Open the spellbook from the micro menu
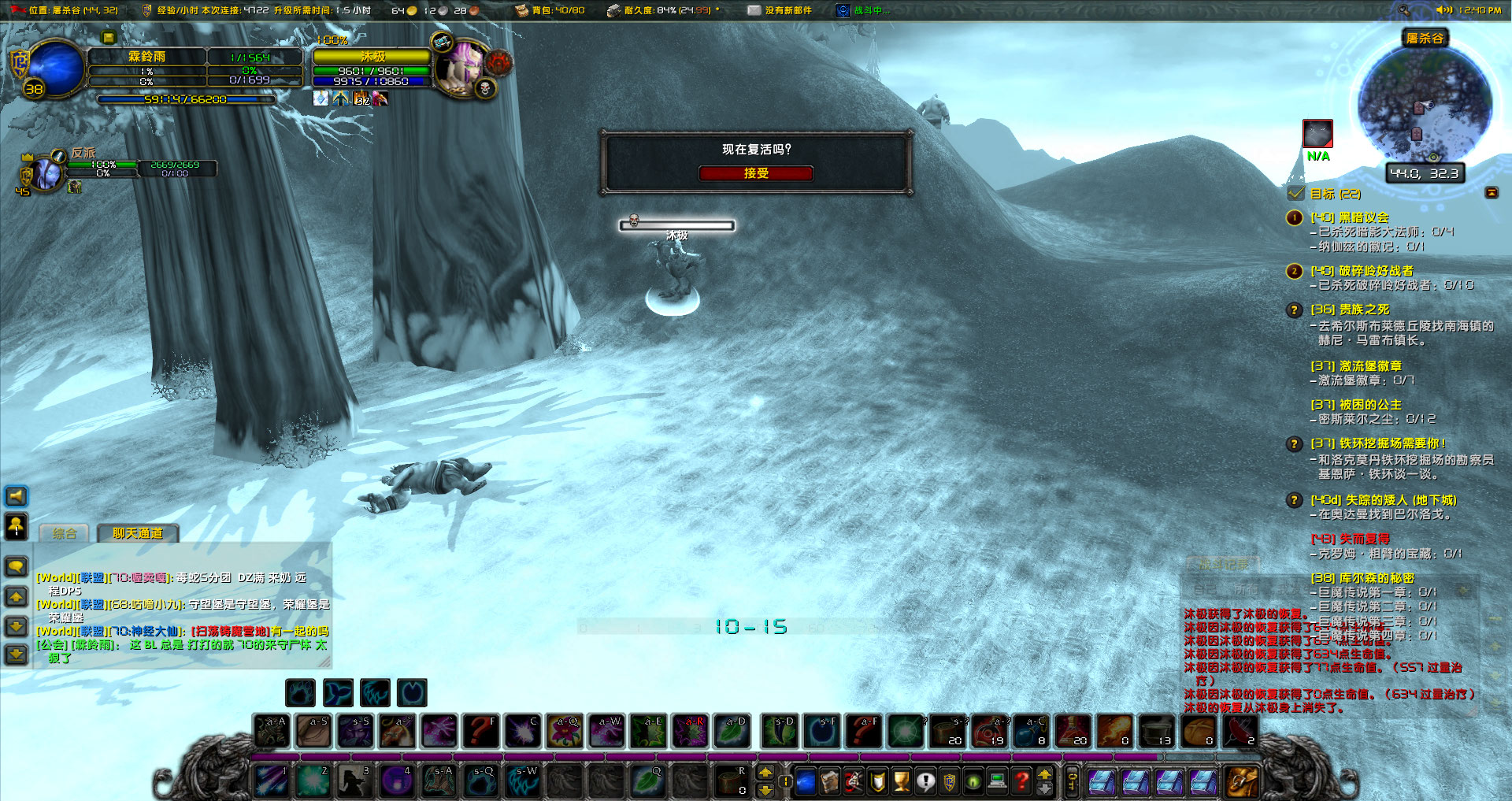The width and height of the screenshot is (1512, 801). [x=830, y=783]
